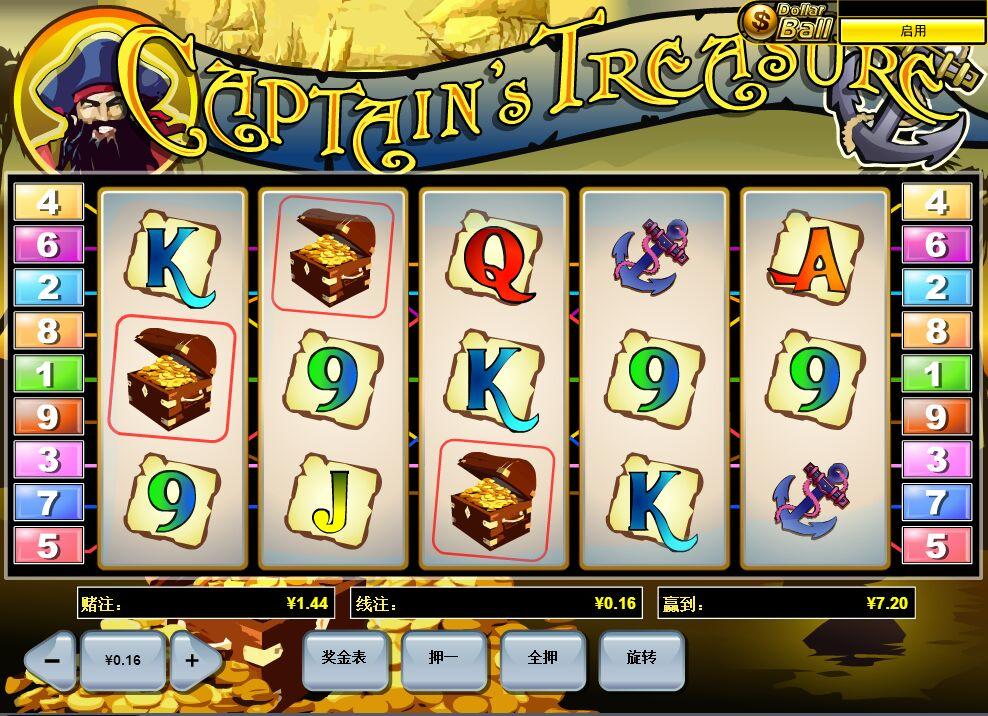
Task: Place max bet with 全押
Action: point(542,658)
